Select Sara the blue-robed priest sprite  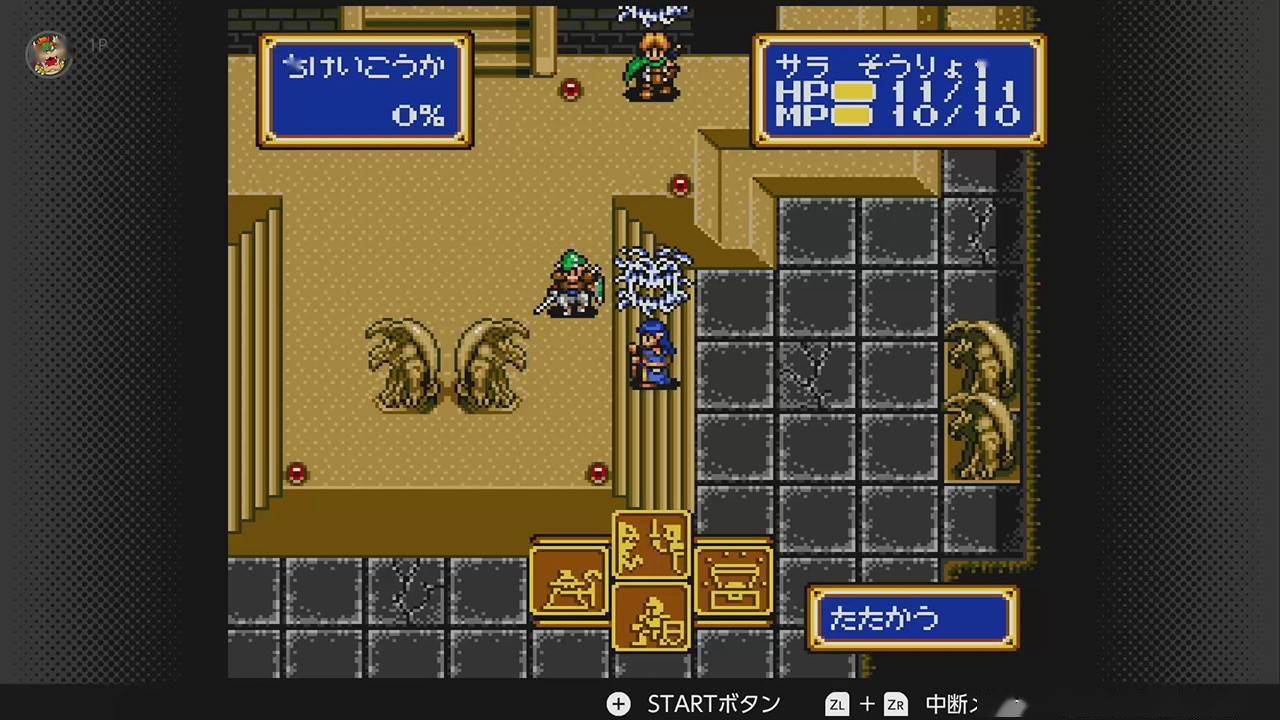(x=652, y=355)
